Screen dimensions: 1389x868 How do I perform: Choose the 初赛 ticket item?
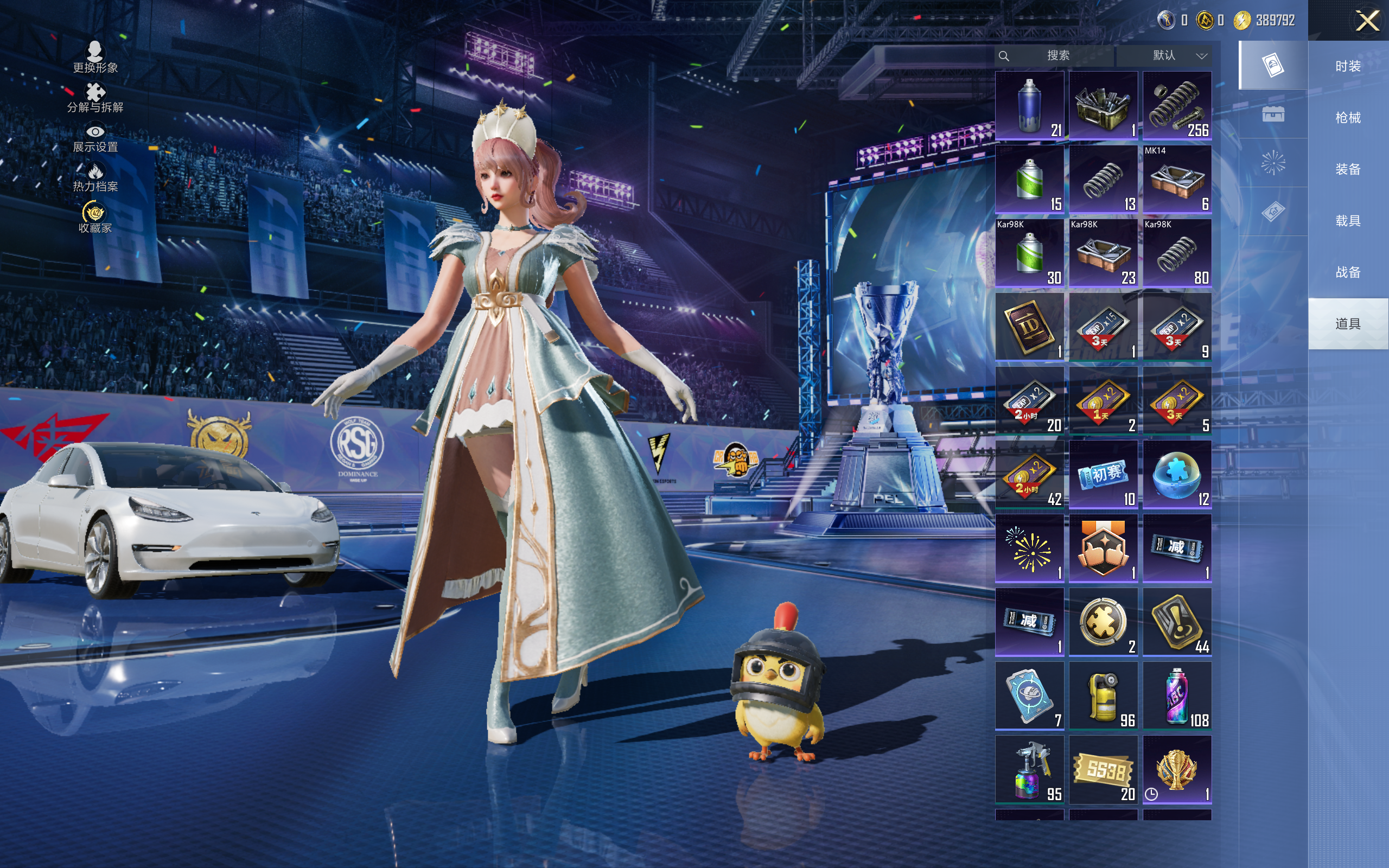[x=1103, y=474]
